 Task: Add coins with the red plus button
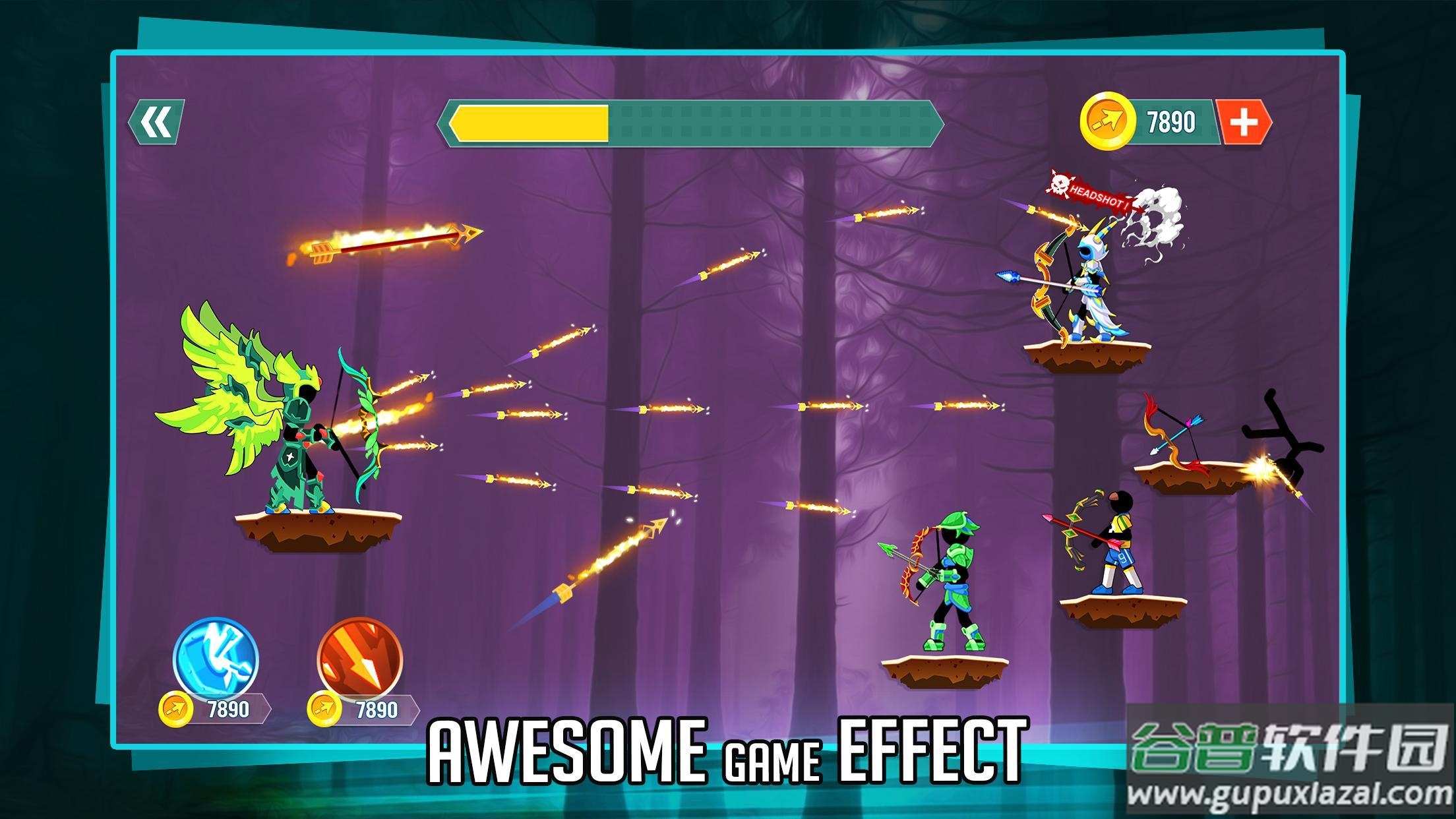tap(1243, 122)
